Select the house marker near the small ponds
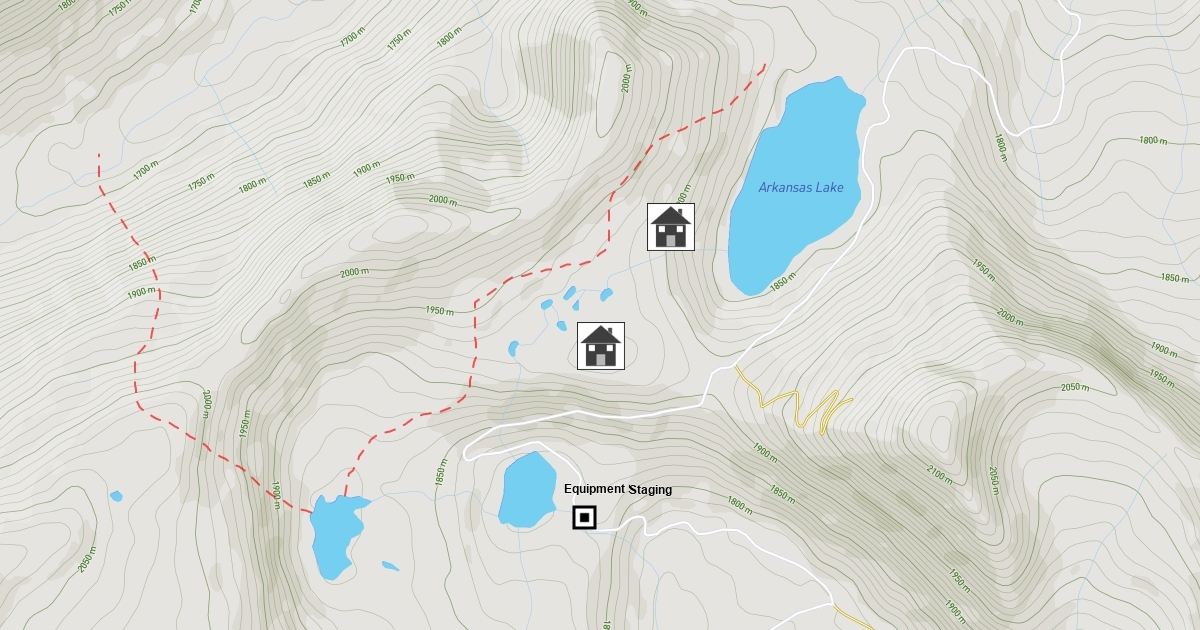Viewport: 1200px width, 630px height. [601, 346]
